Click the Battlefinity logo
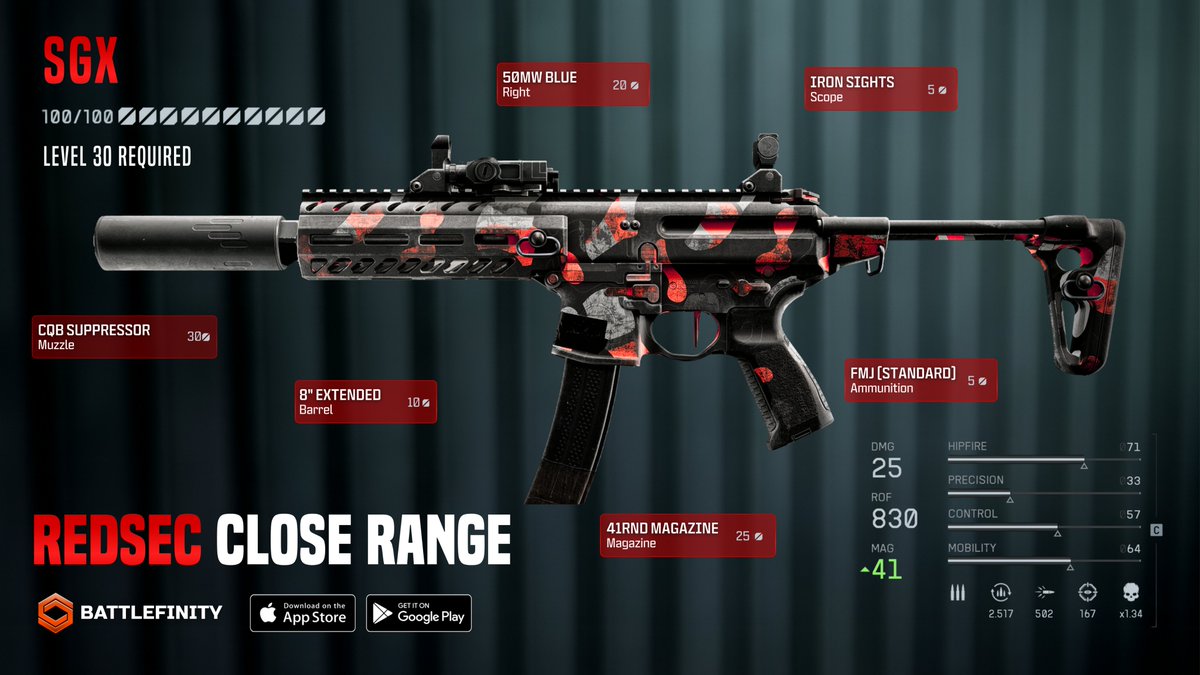Viewport: 1200px width, 675px height. point(130,611)
